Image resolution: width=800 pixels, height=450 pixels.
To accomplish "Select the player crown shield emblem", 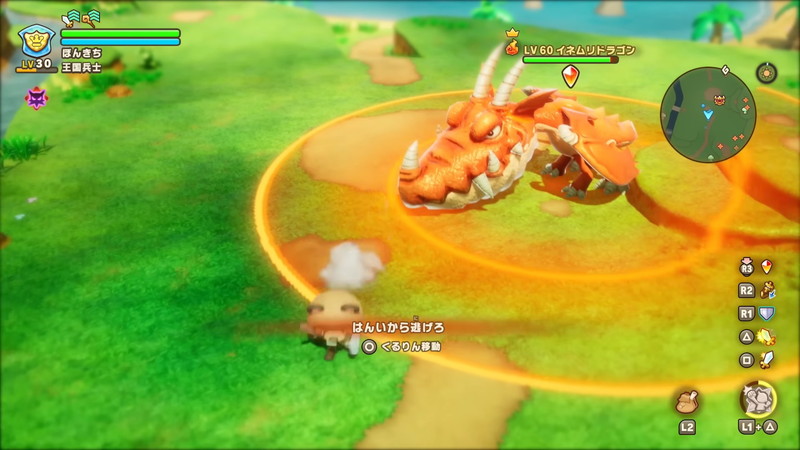I will point(36,41).
